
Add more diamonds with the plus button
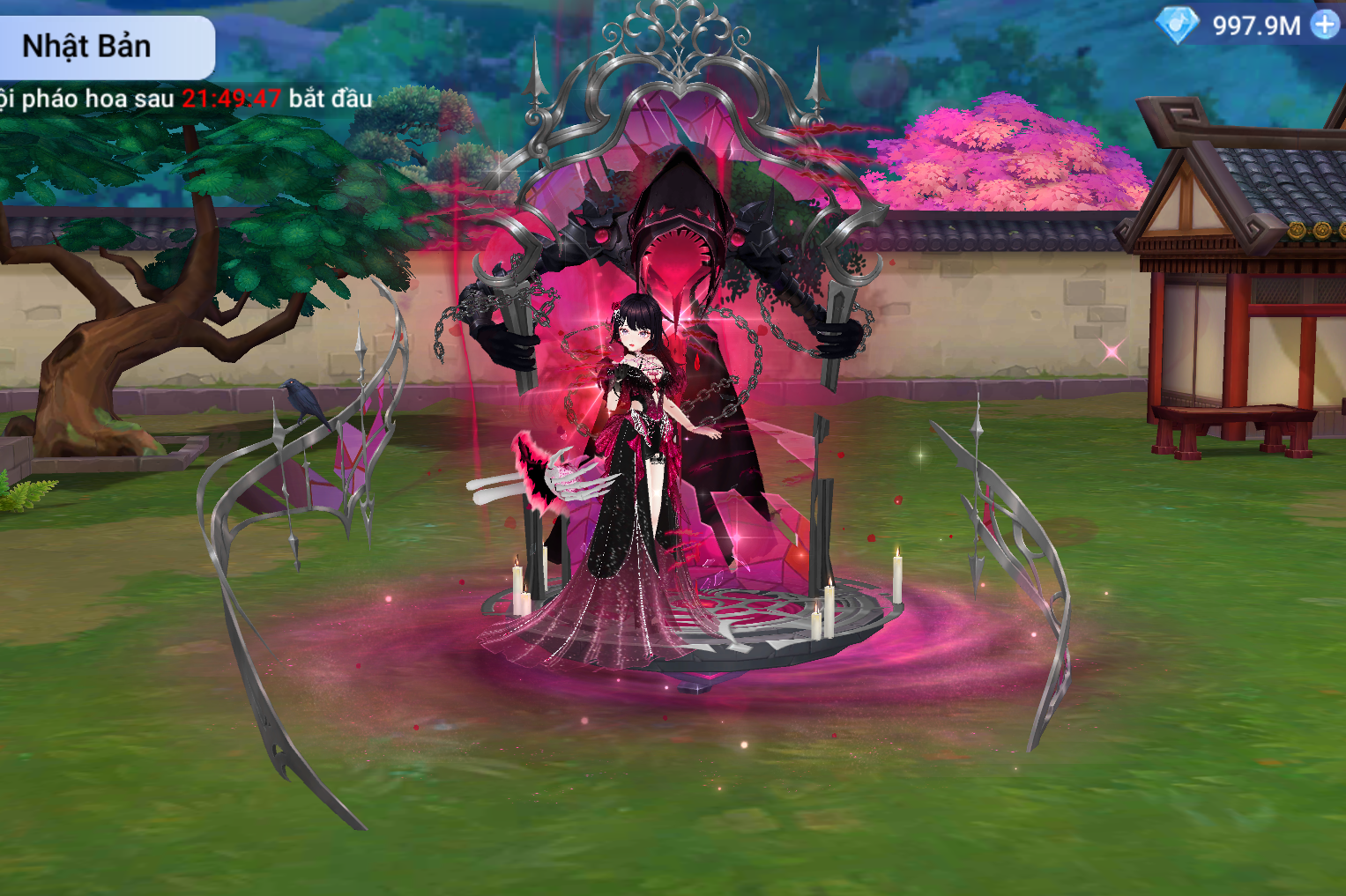point(1325,25)
